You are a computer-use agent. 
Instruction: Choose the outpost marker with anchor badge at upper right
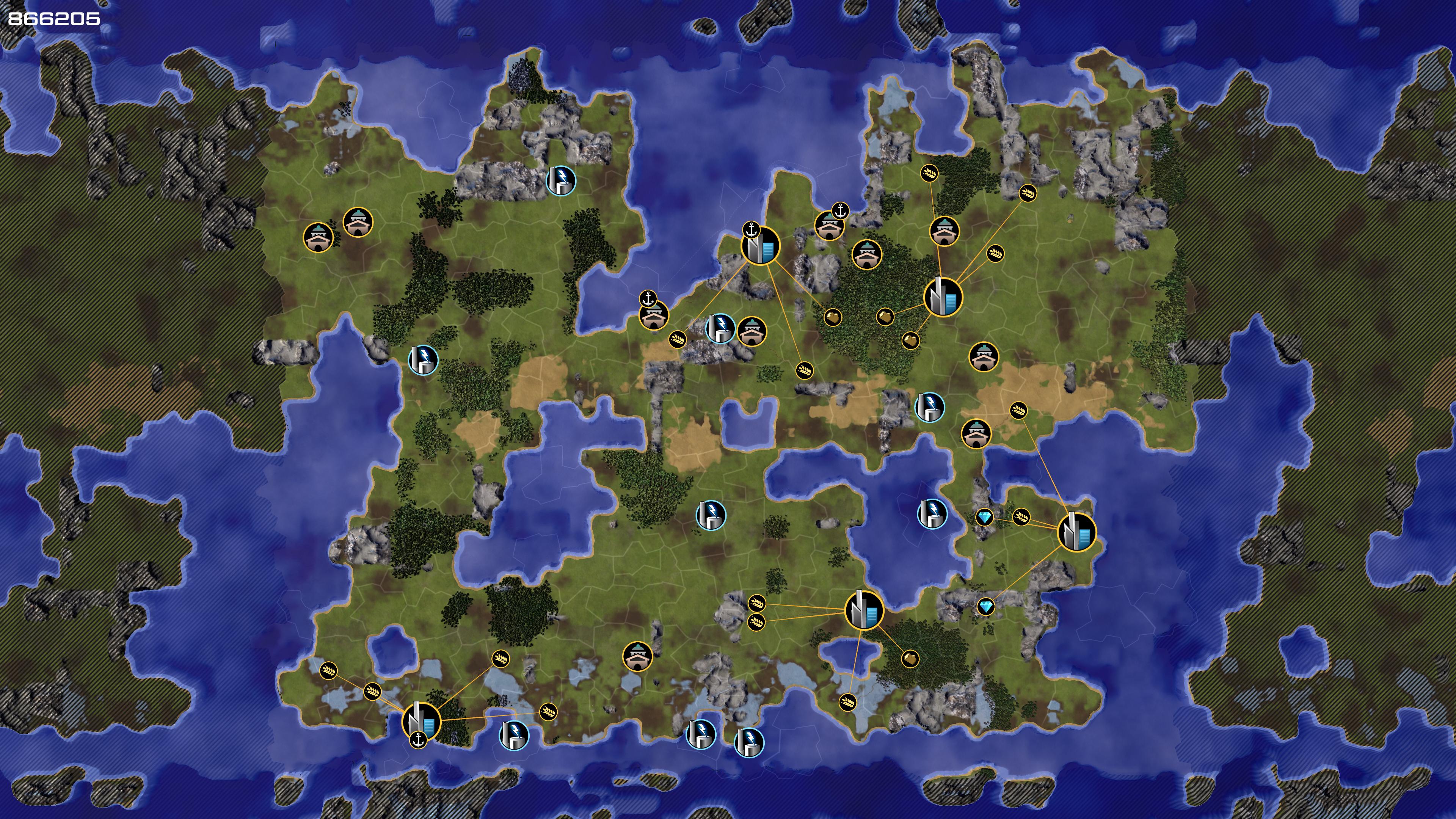pyautogui.click(x=829, y=226)
